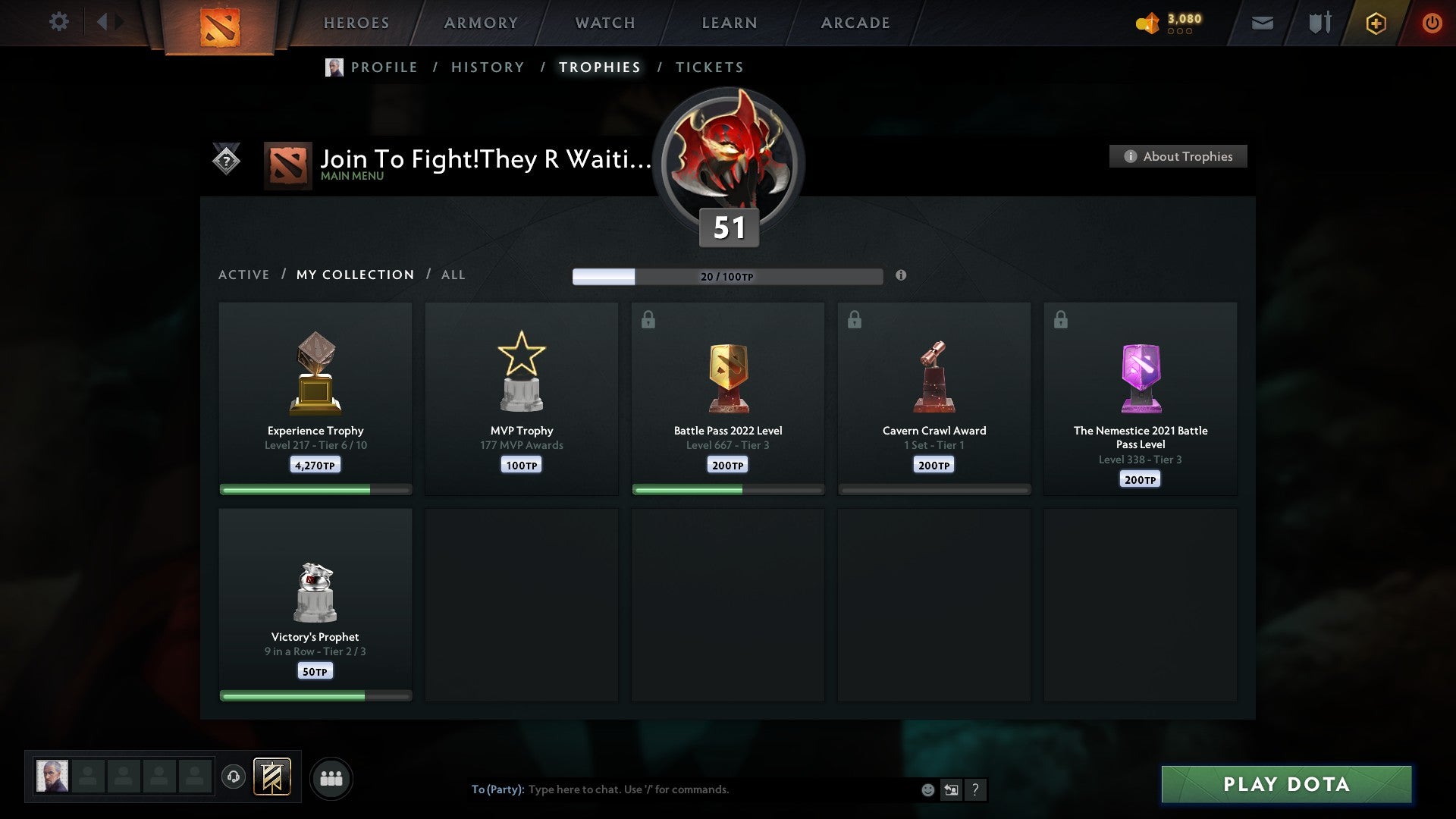Open the mail notifications envelope icon
The height and width of the screenshot is (819, 1456).
[x=1263, y=23]
